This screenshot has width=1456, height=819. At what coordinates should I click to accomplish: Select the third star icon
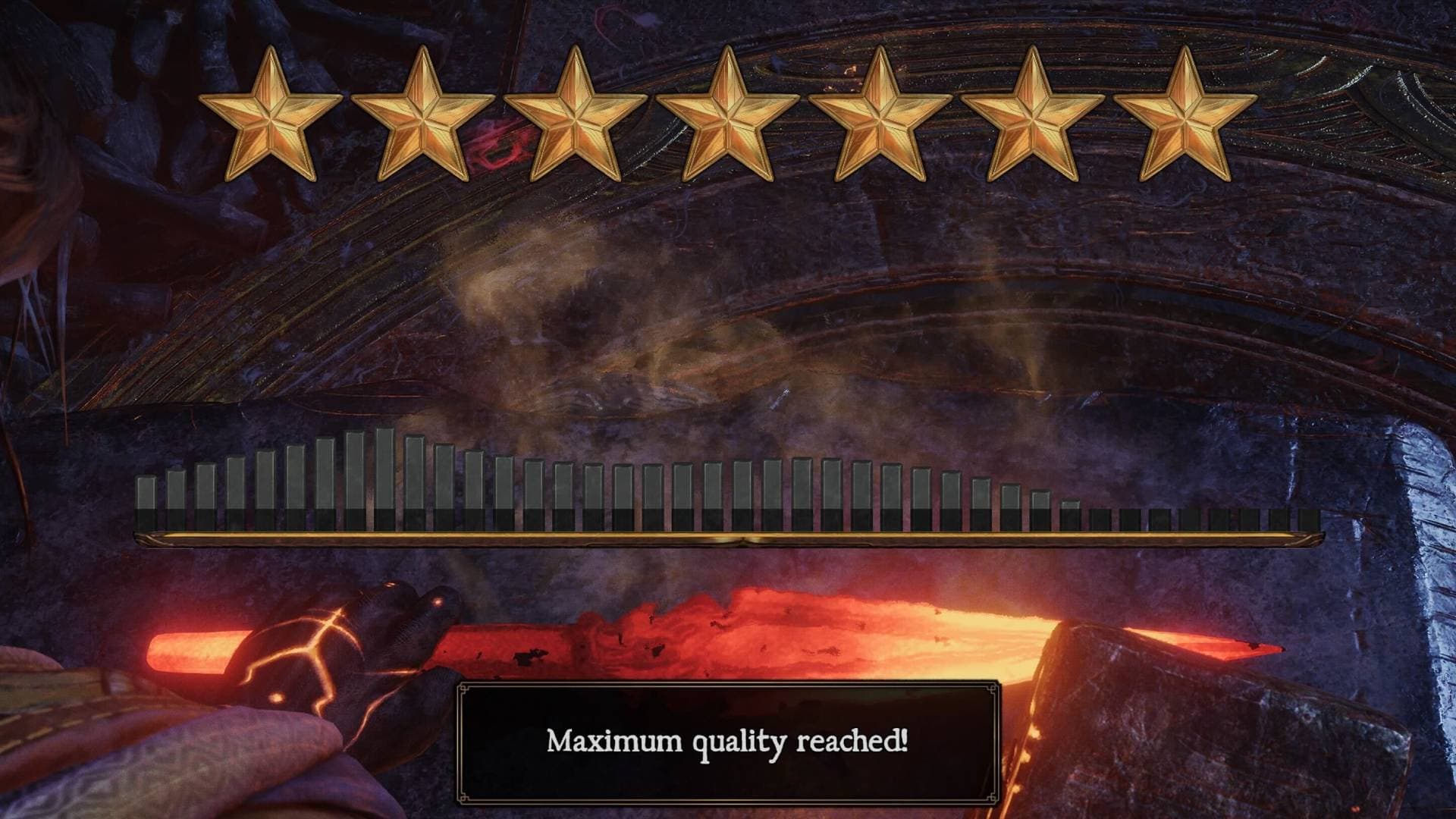pyautogui.click(x=573, y=114)
